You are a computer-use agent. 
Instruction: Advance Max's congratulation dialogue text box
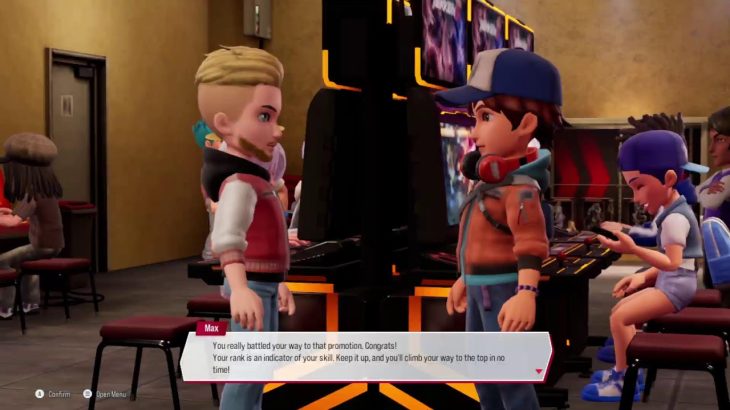tap(364, 357)
